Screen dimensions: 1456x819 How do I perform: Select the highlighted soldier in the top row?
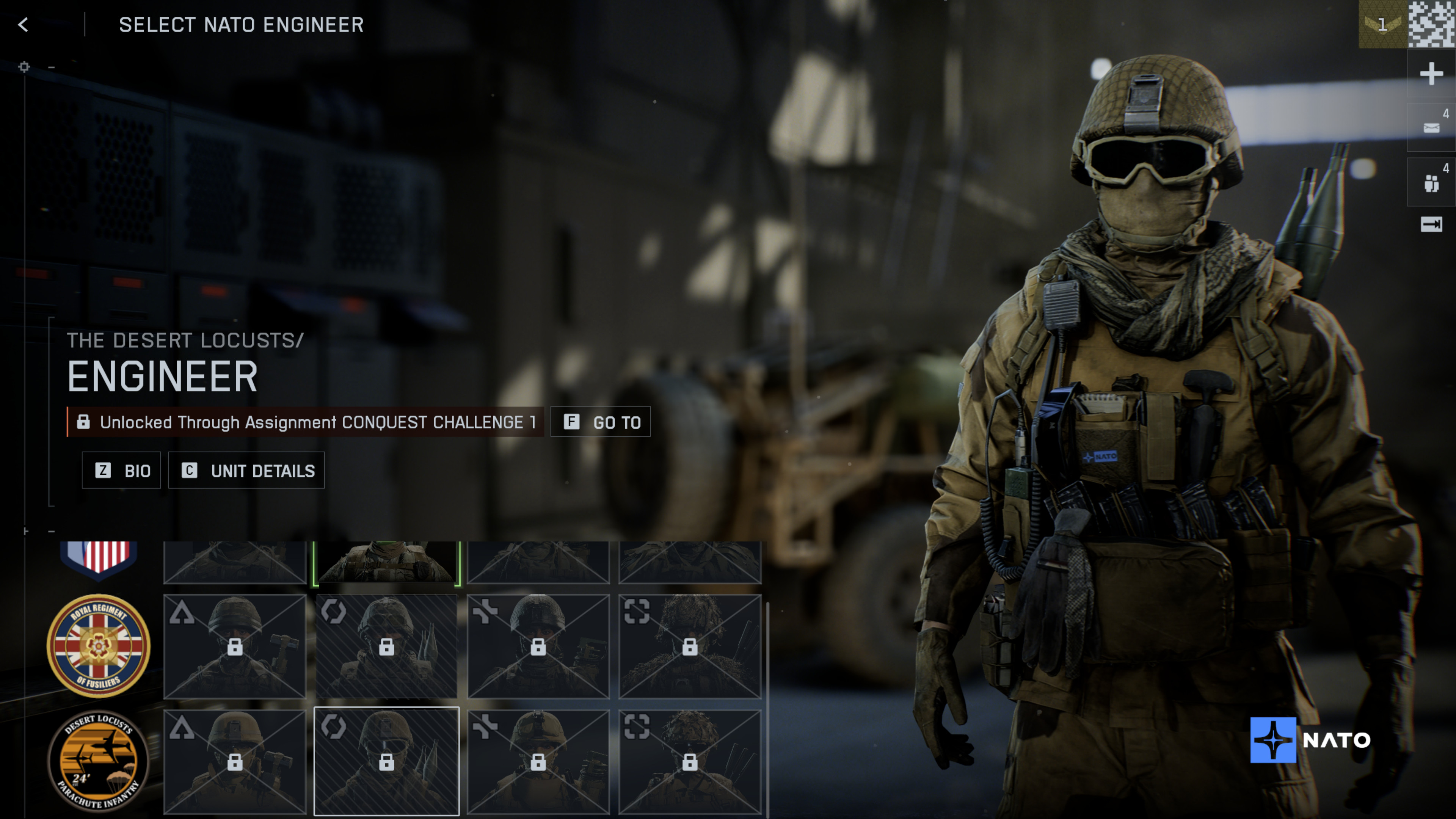[387, 562]
